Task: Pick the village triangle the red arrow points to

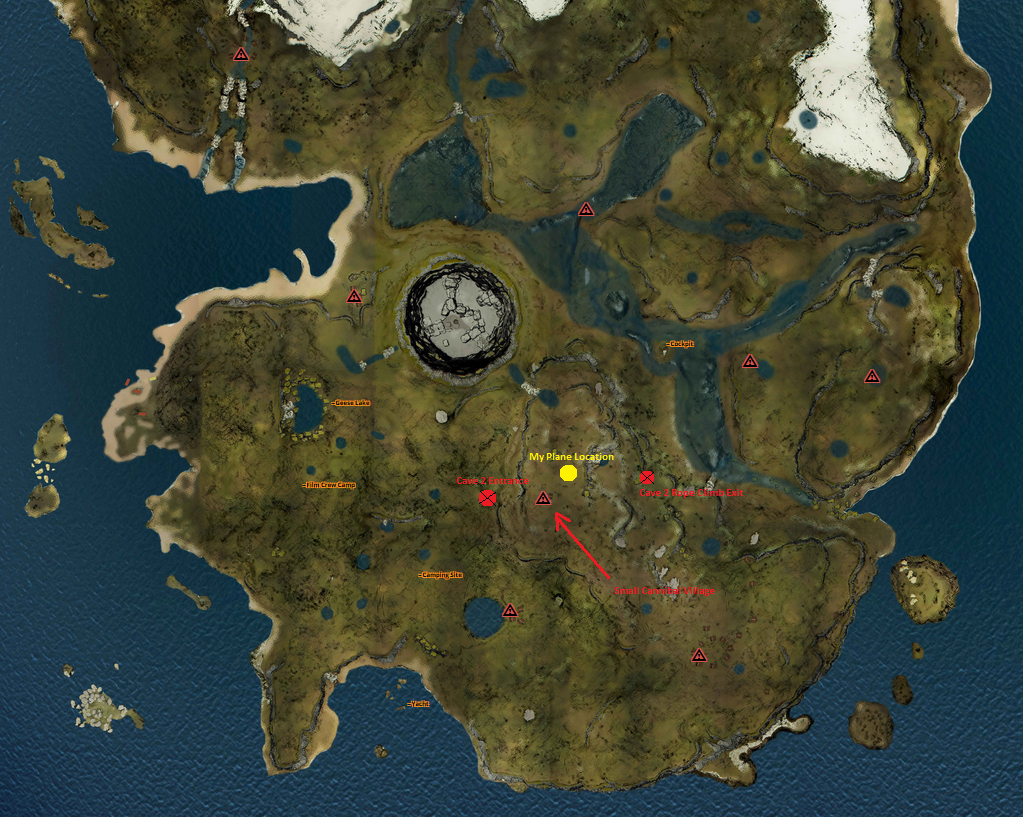Action: click(x=543, y=498)
